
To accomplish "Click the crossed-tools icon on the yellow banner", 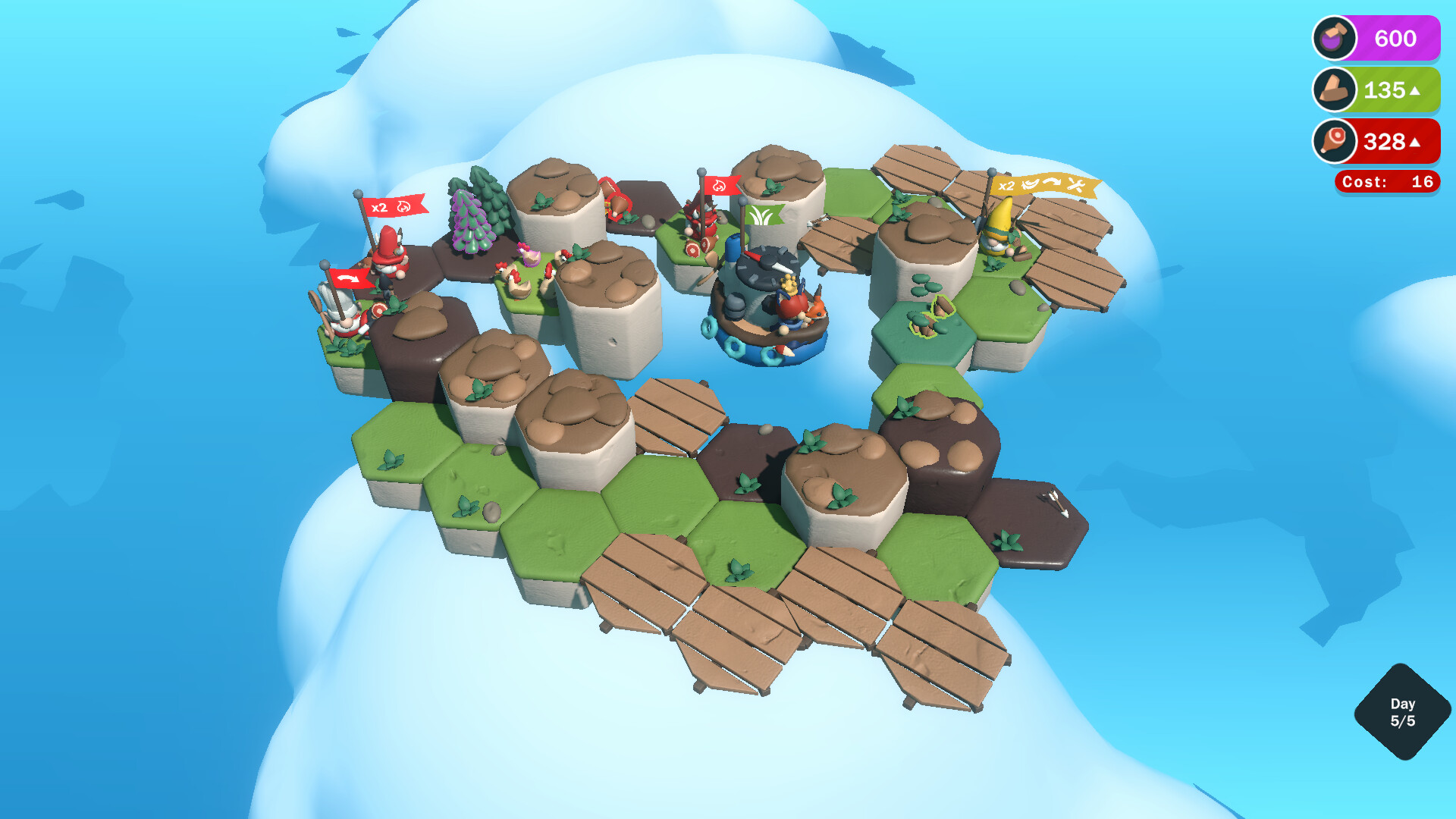I will pyautogui.click(x=1076, y=185).
